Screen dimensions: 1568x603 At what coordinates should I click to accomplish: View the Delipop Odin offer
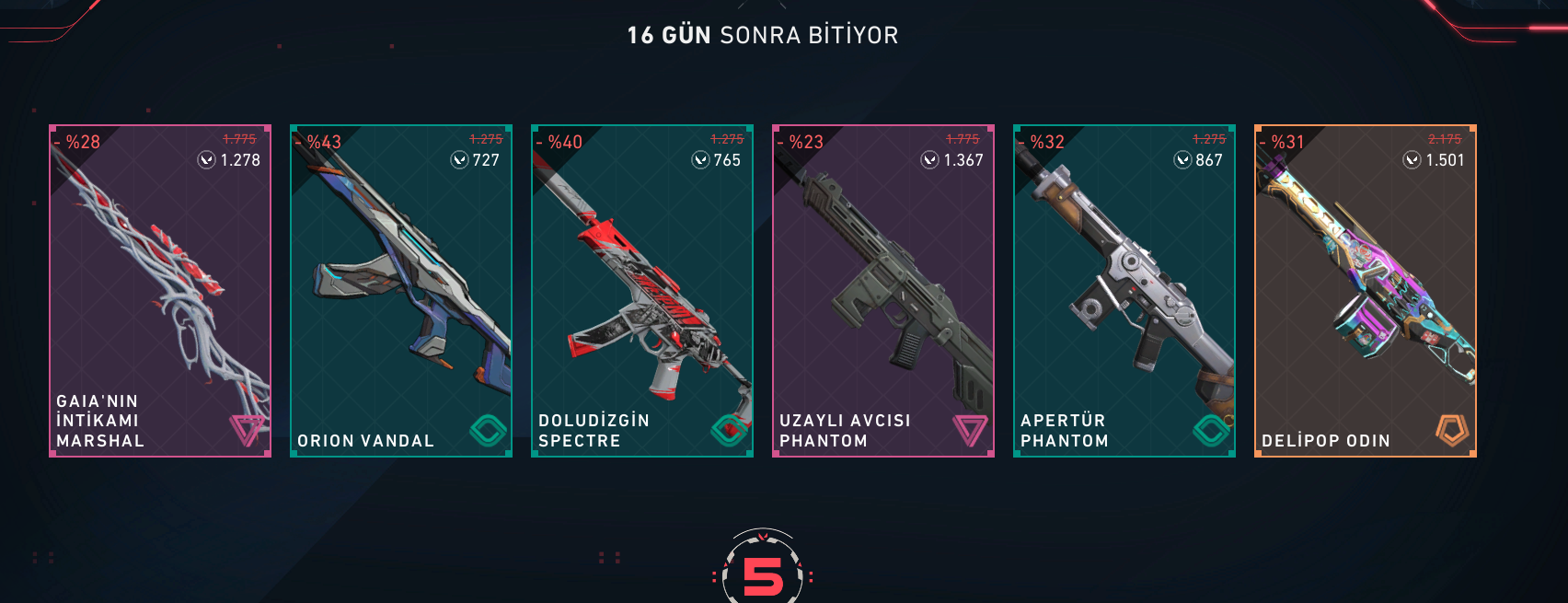[x=1366, y=291]
